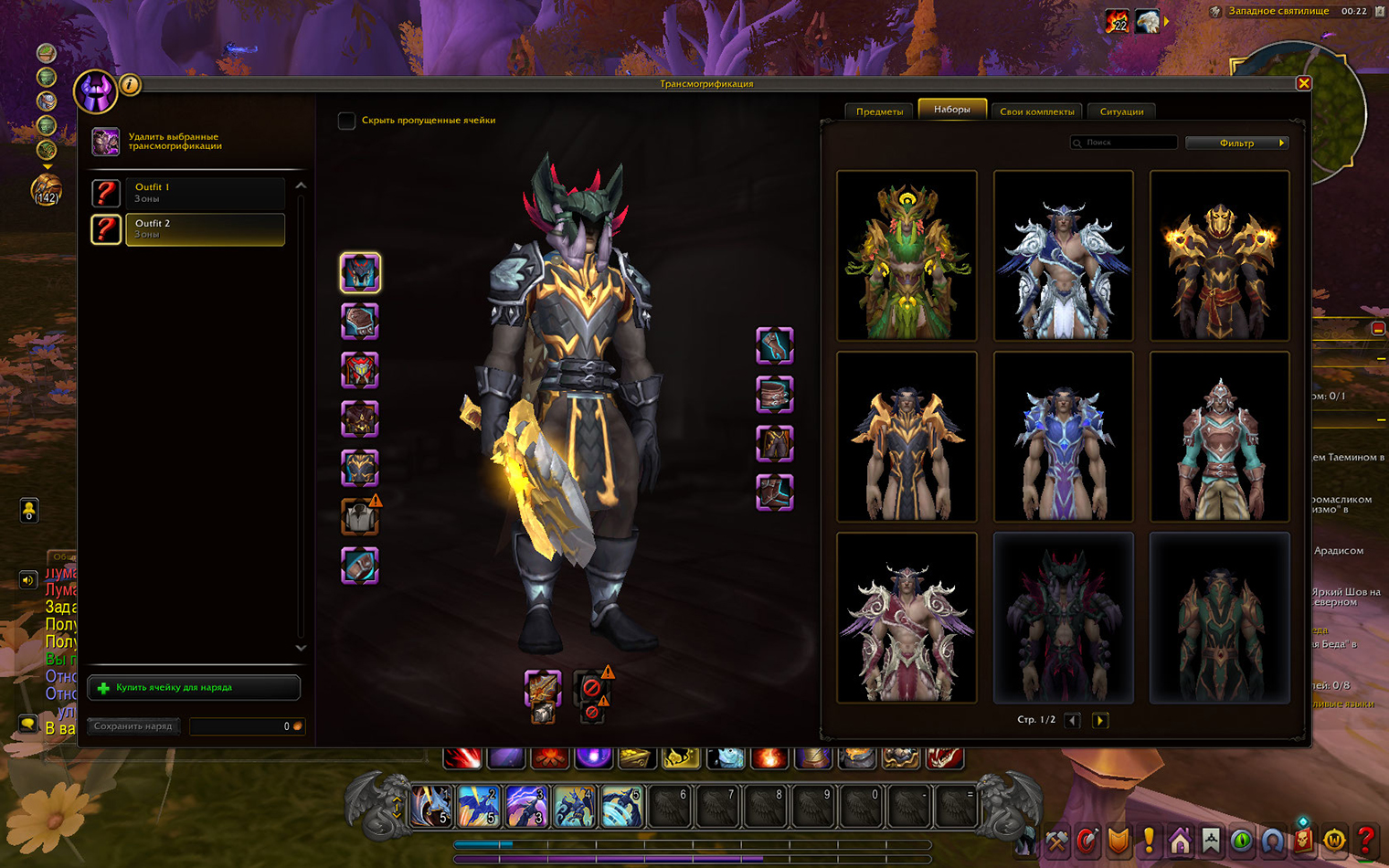Select the head slot transmog icon
This screenshot has height=868, width=1389.
tap(360, 272)
